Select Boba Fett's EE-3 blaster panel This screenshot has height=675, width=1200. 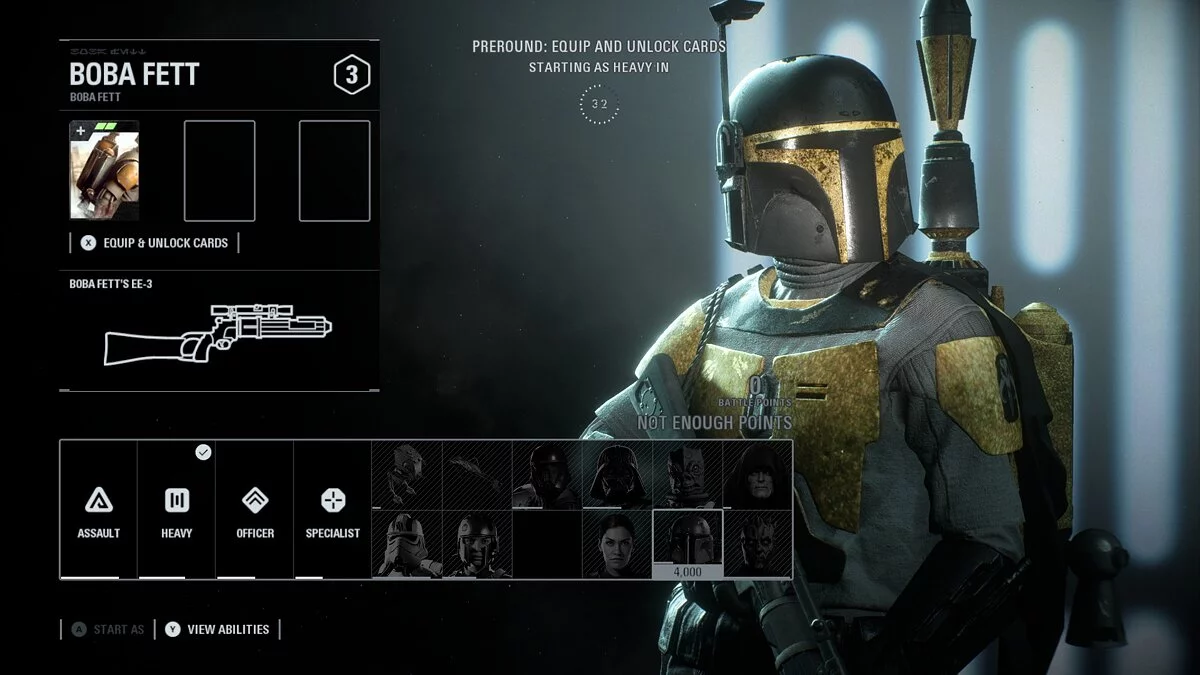218,328
